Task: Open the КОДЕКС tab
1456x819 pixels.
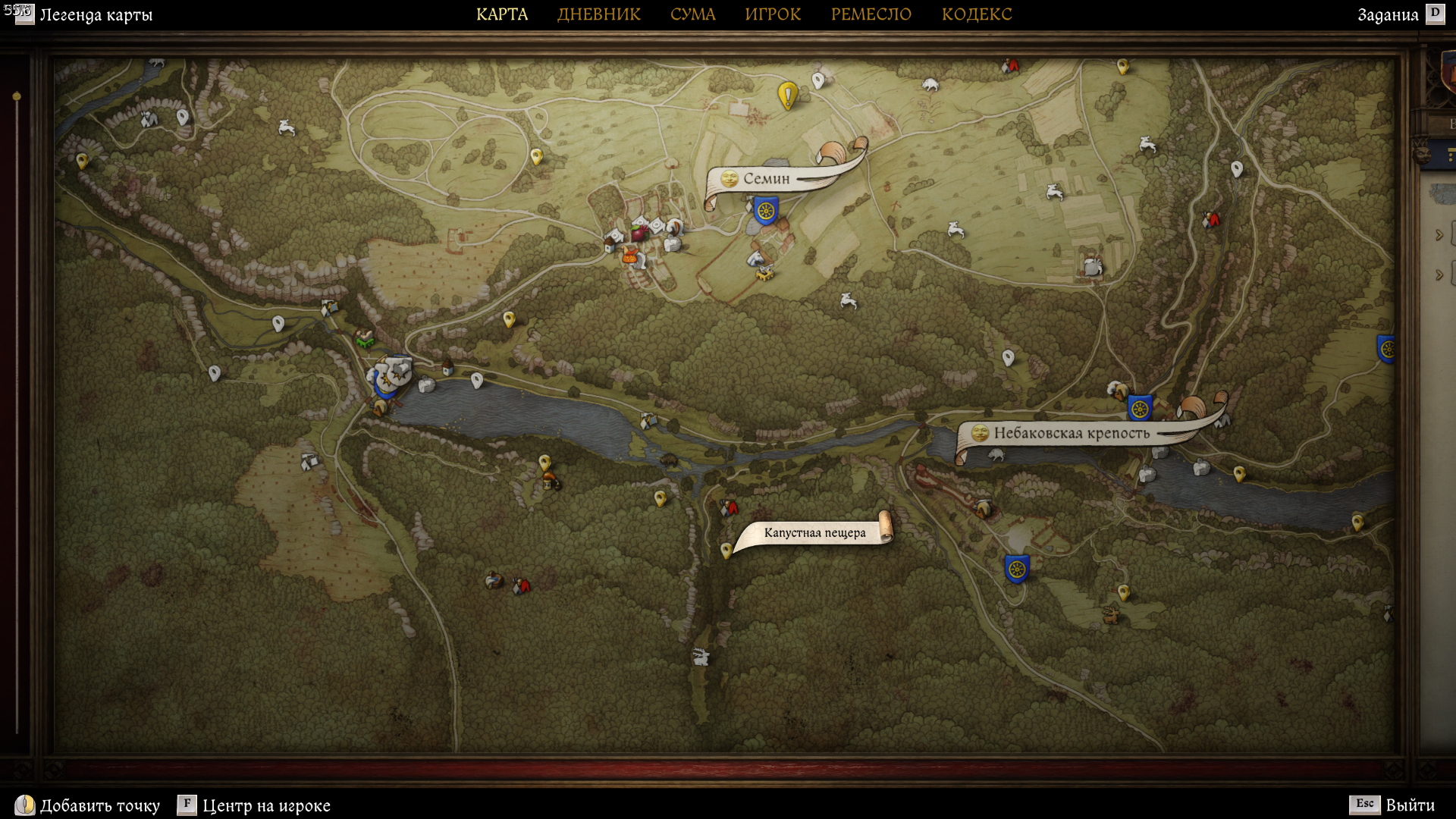Action: pyautogui.click(x=976, y=14)
